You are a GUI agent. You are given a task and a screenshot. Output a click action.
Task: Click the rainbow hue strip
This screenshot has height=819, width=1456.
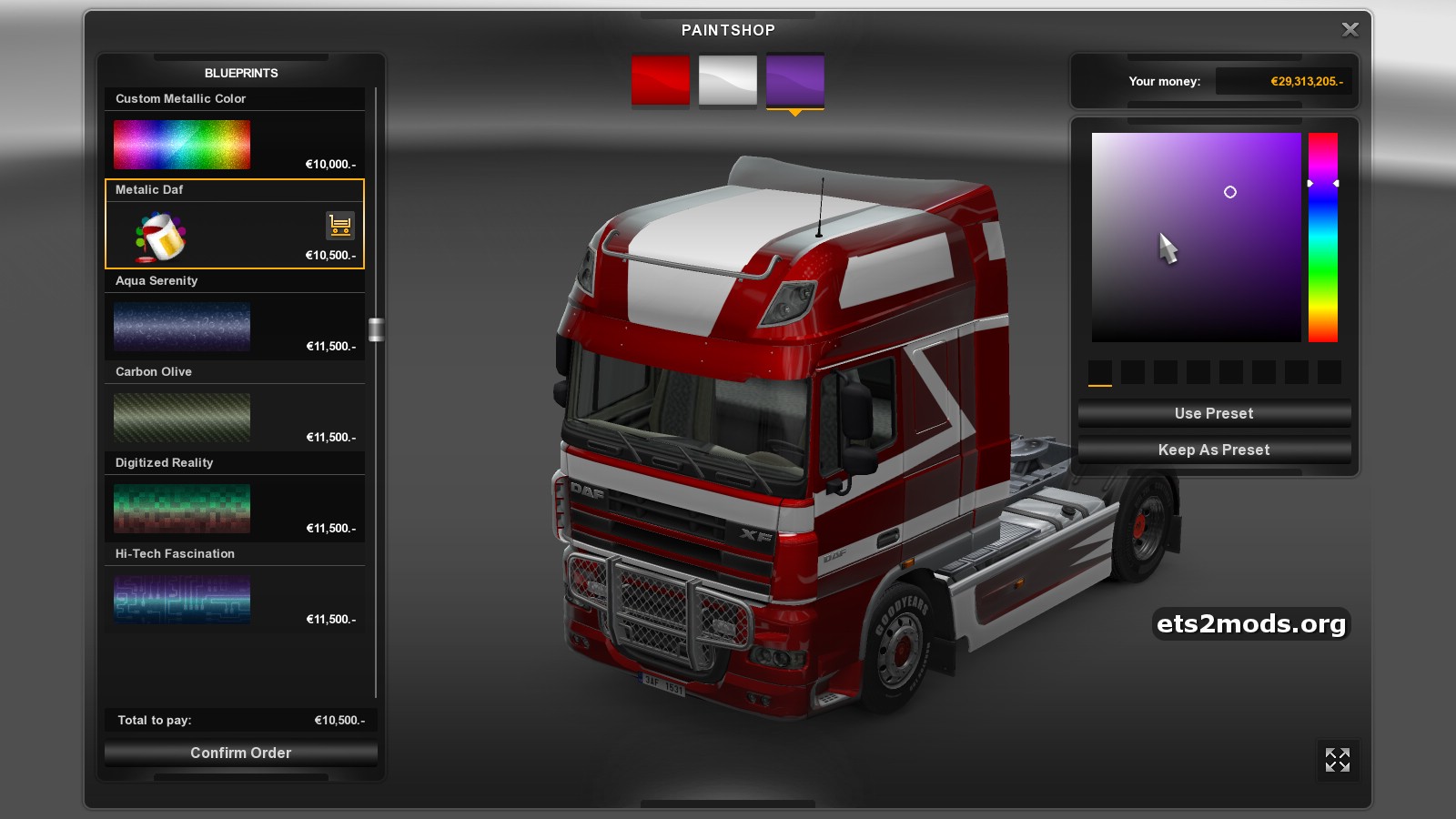point(1323,237)
